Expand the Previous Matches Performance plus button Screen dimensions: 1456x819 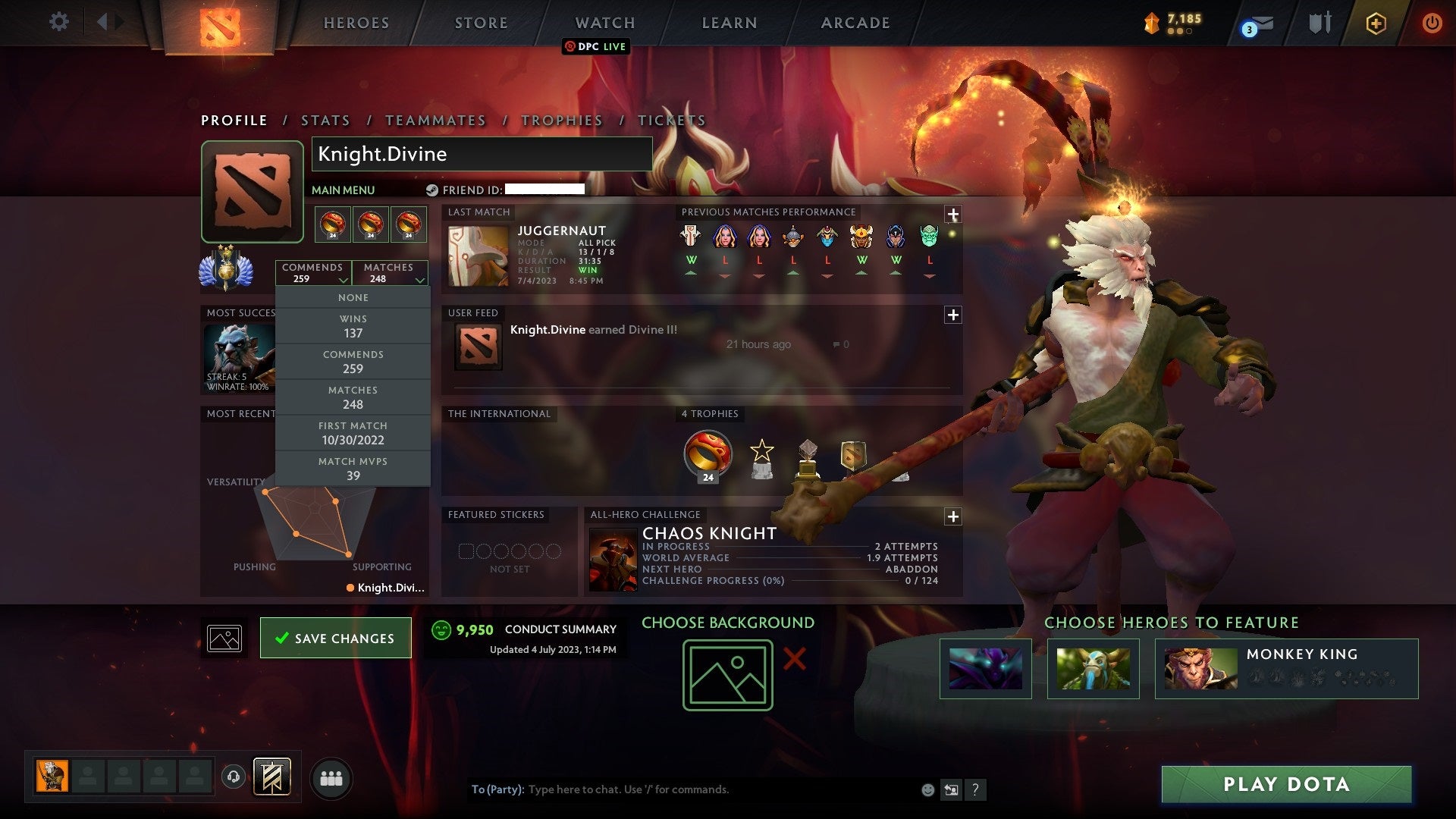pos(952,215)
